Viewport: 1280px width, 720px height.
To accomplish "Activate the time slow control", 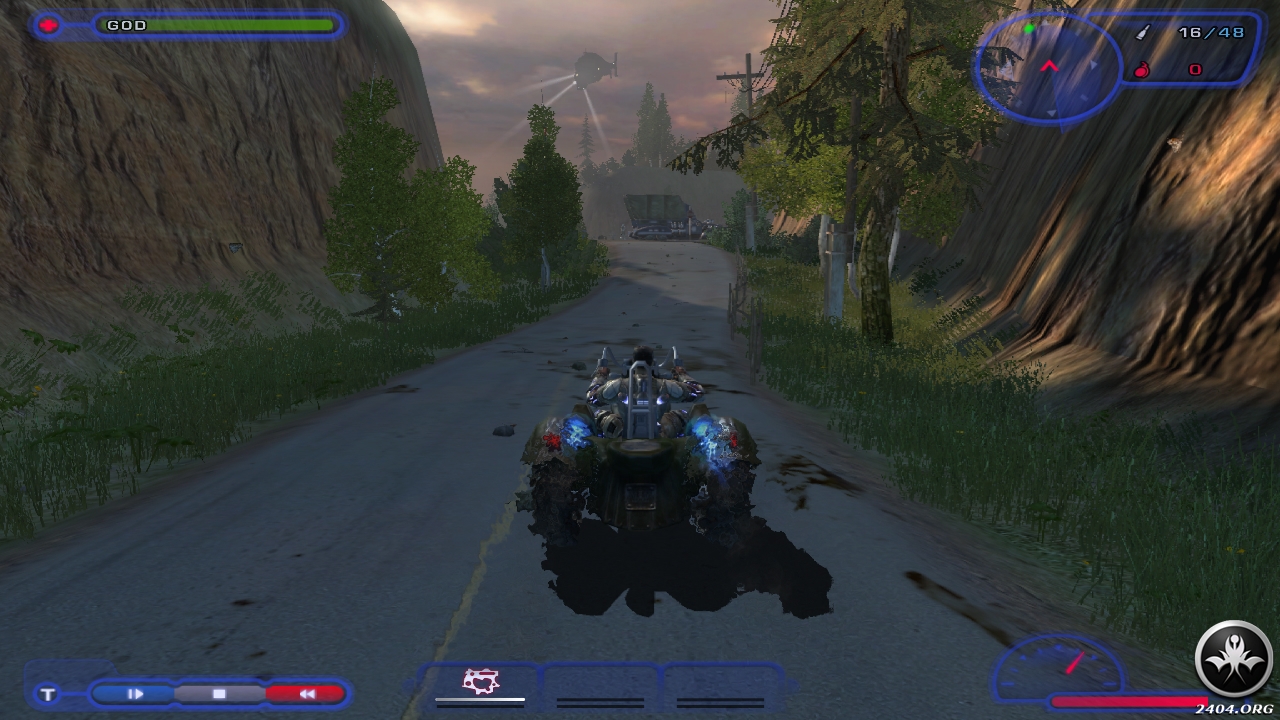I will tap(136, 693).
